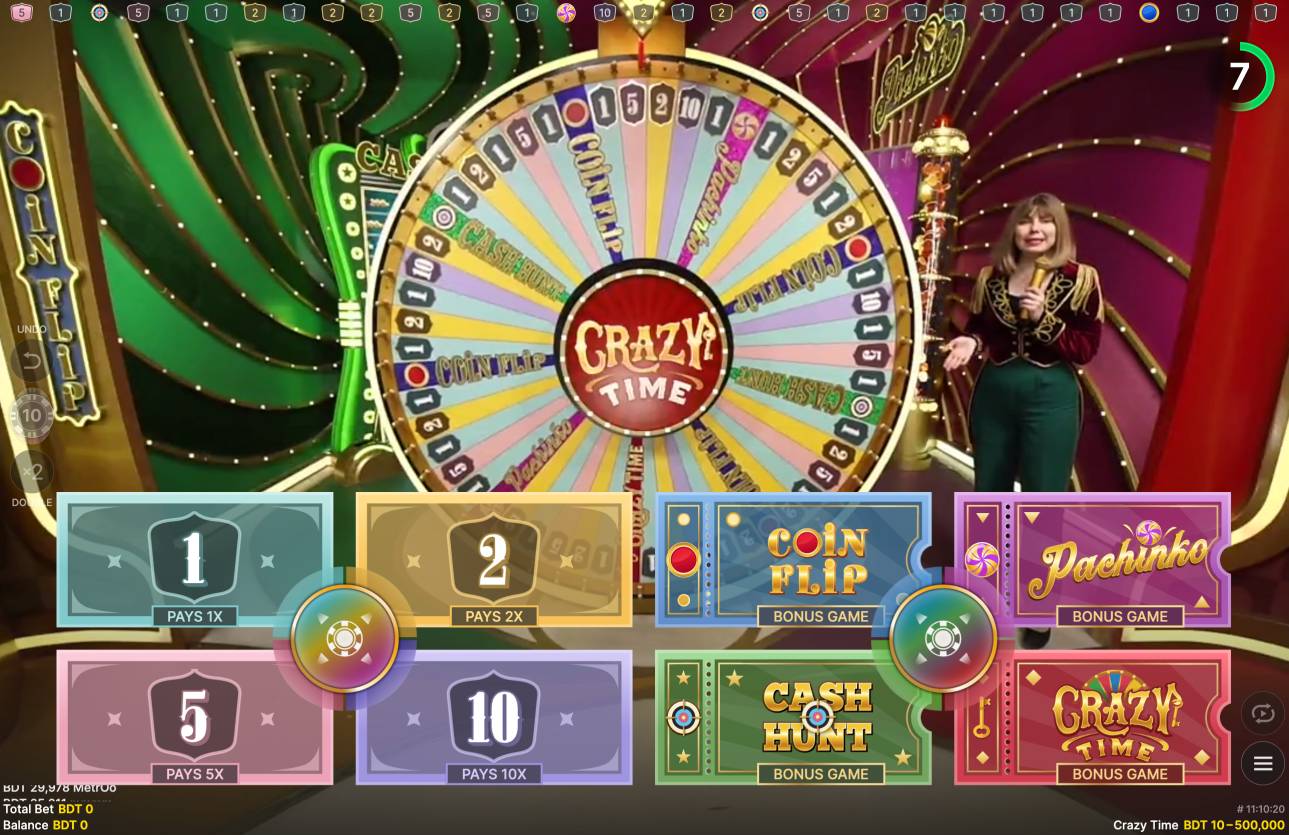Place a bet on number 2
This screenshot has width=1289, height=835.
tap(494, 560)
